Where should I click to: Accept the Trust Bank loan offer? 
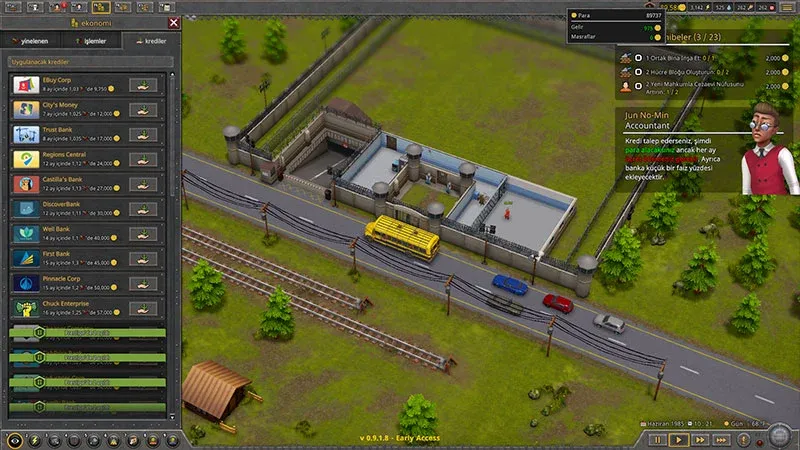(144, 134)
